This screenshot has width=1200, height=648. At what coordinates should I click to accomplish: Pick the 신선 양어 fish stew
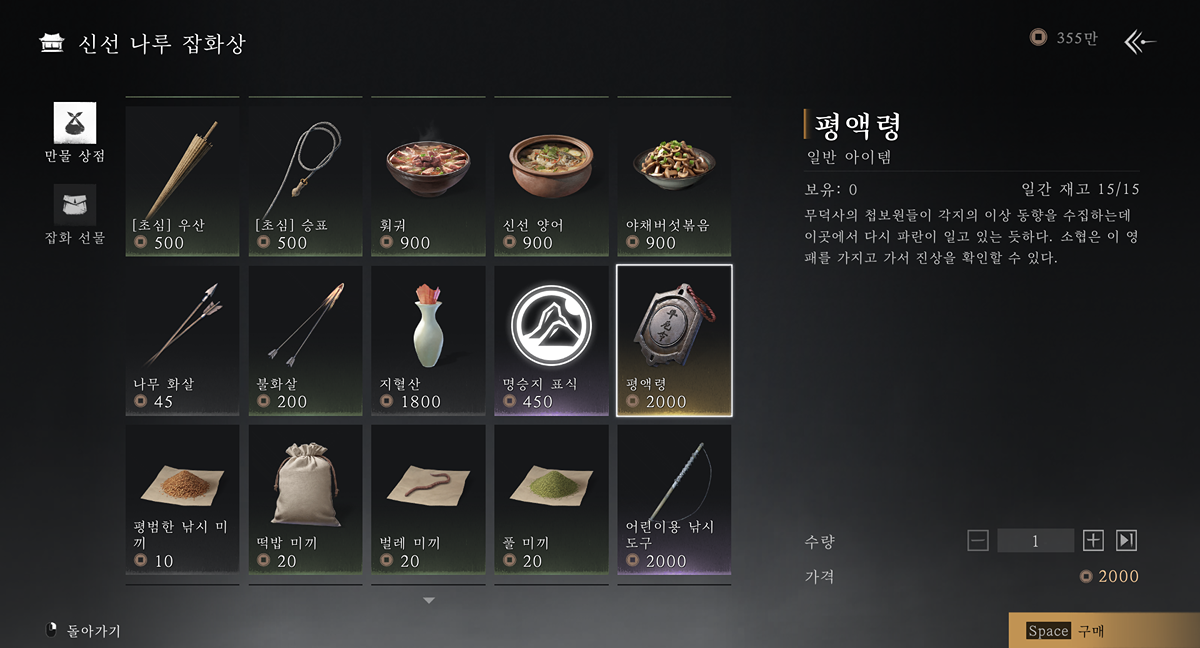pos(551,177)
